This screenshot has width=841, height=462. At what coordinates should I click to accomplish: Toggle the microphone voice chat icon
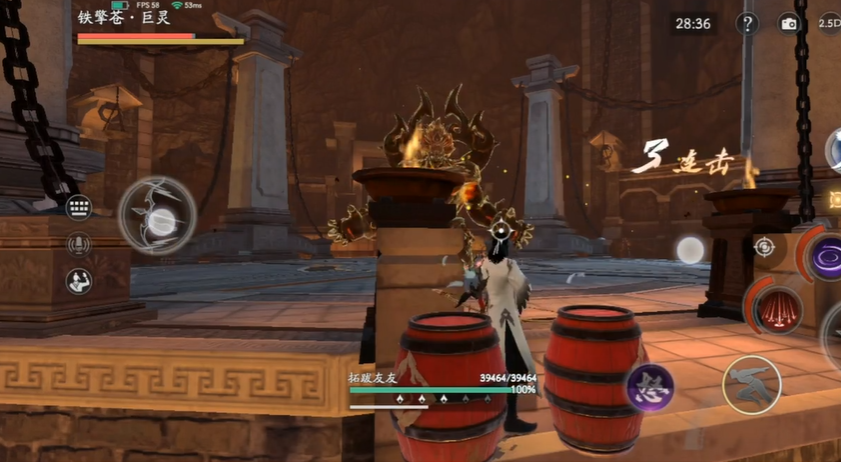79,244
